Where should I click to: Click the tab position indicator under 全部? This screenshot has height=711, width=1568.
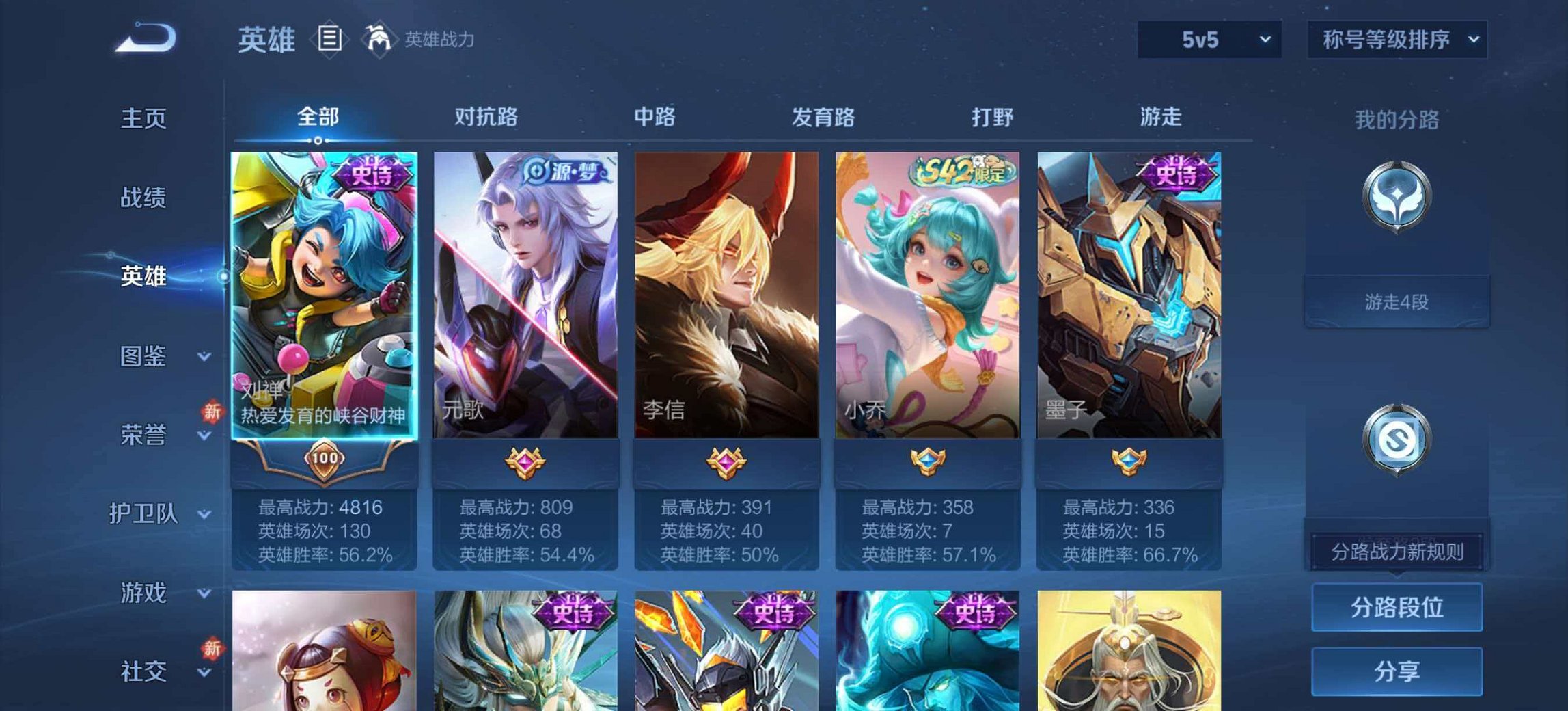pos(318,139)
